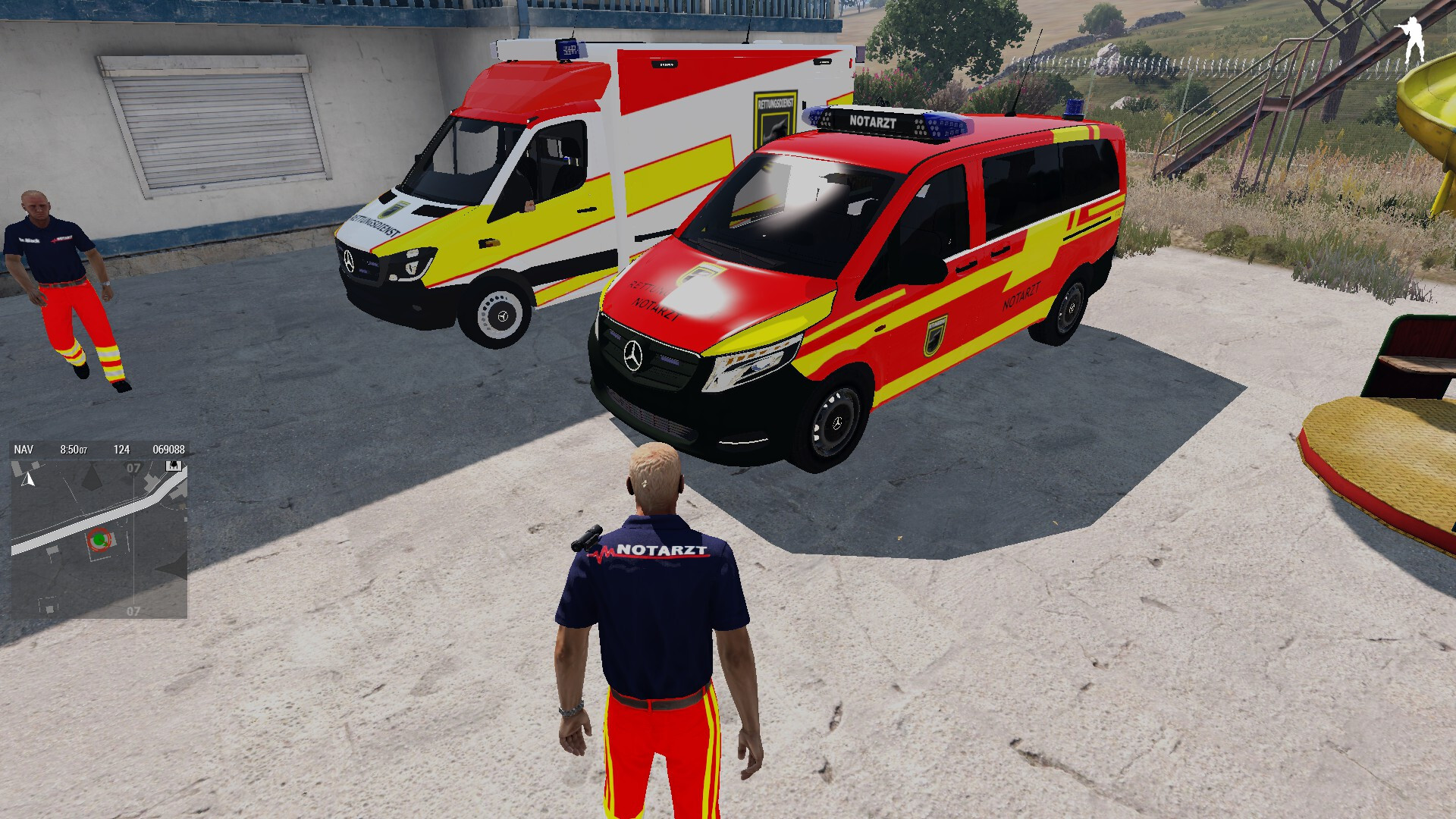1456x819 pixels.
Task: Select the player position marker on minimap
Action: pyautogui.click(x=99, y=540)
